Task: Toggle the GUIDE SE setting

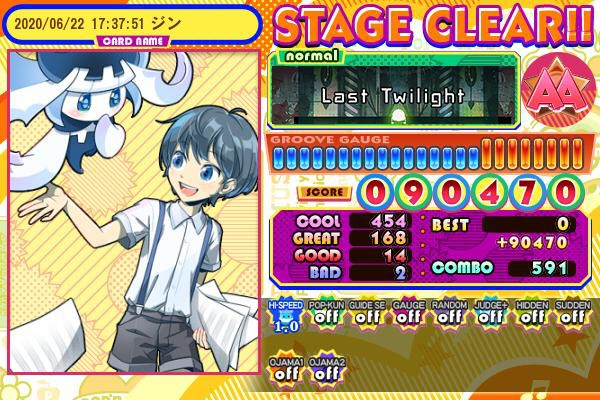Action: [365, 316]
